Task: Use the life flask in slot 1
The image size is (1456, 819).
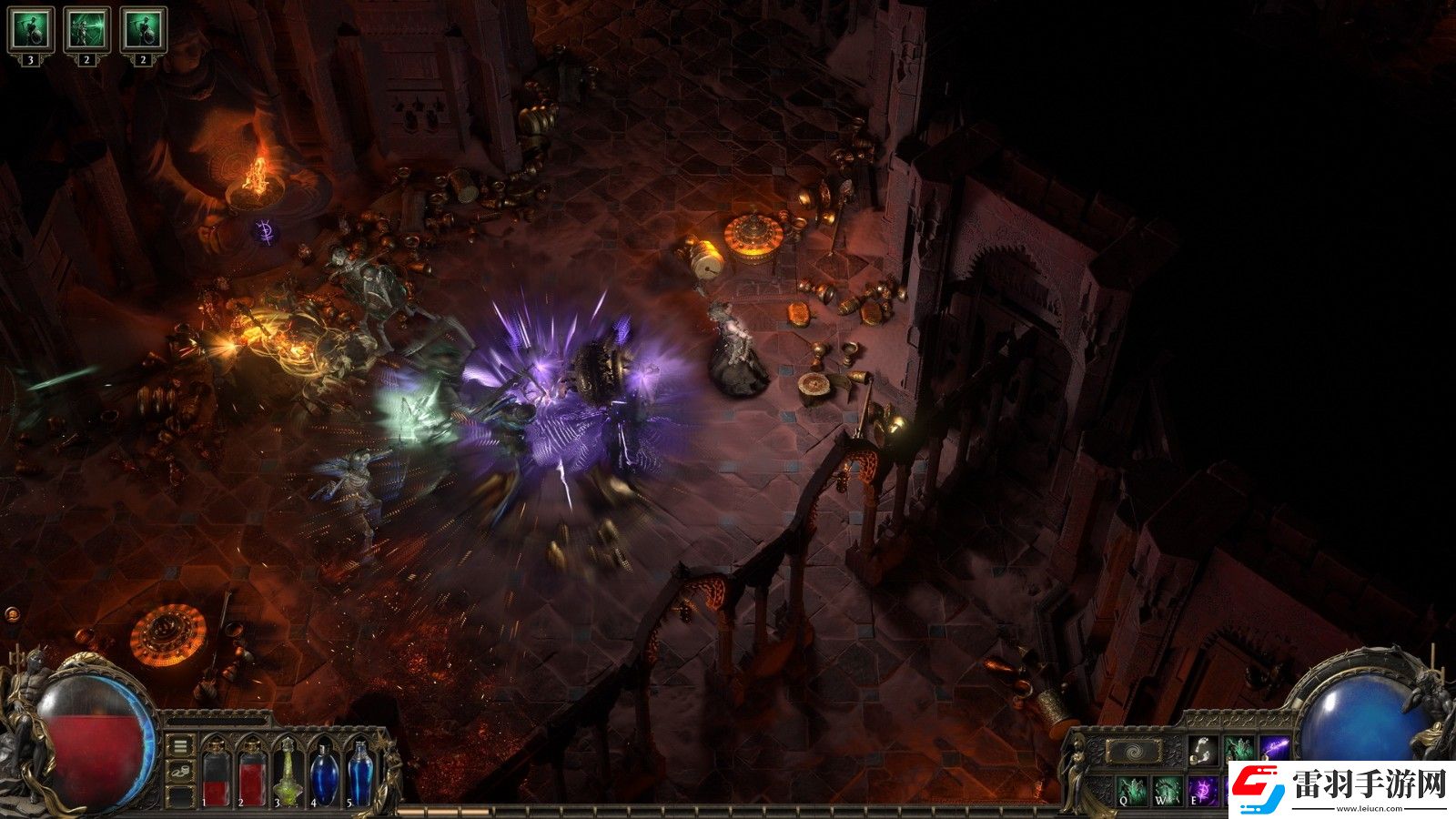Action: pyautogui.click(x=215, y=772)
